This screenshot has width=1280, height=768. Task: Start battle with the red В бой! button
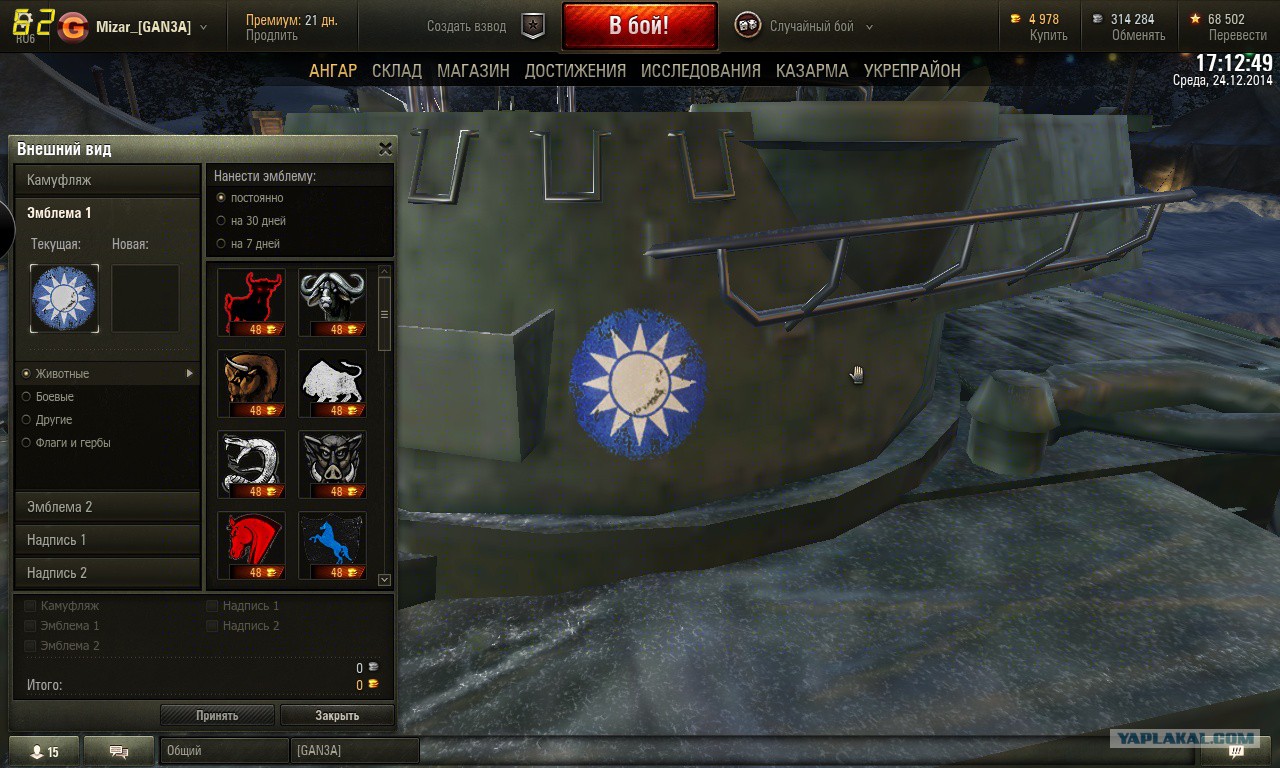click(639, 26)
